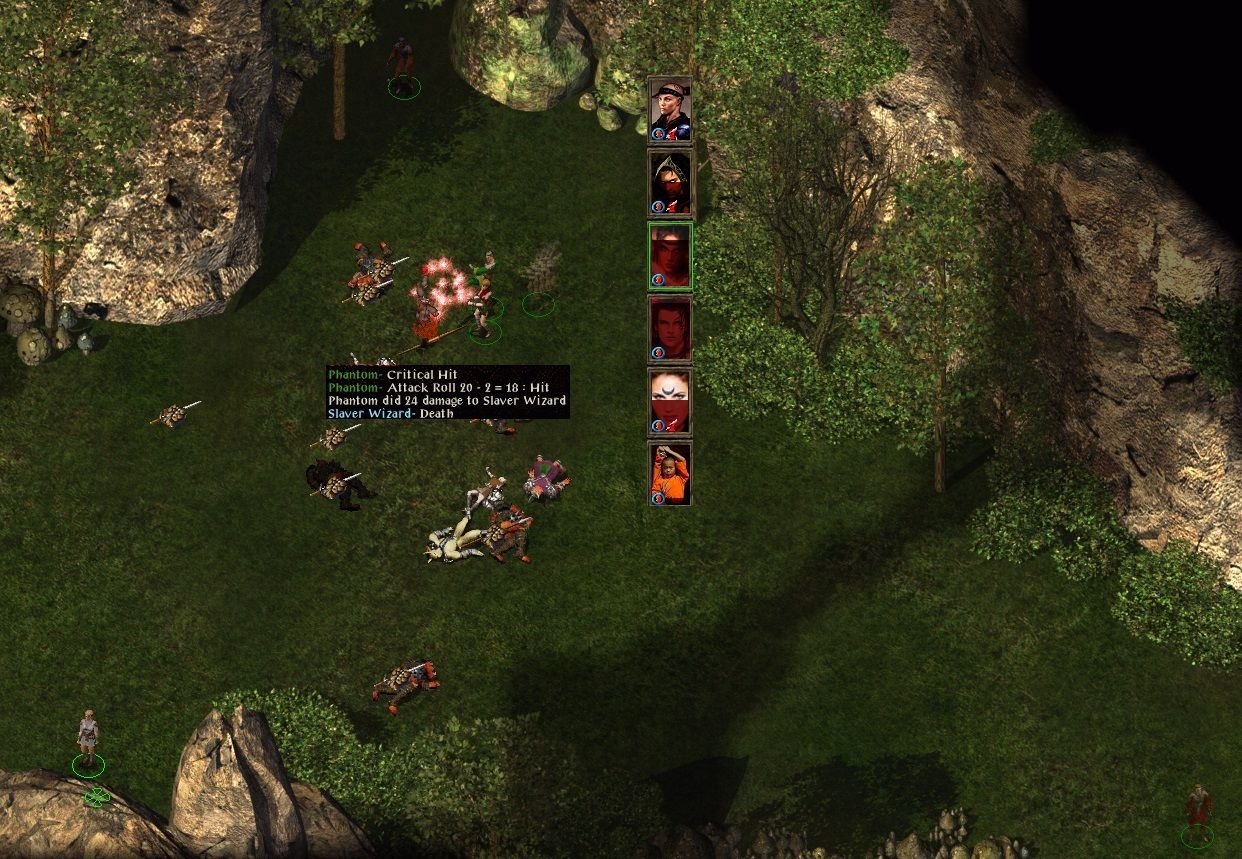
Task: Select the headband-wearing character portrait
Action: (x=670, y=110)
